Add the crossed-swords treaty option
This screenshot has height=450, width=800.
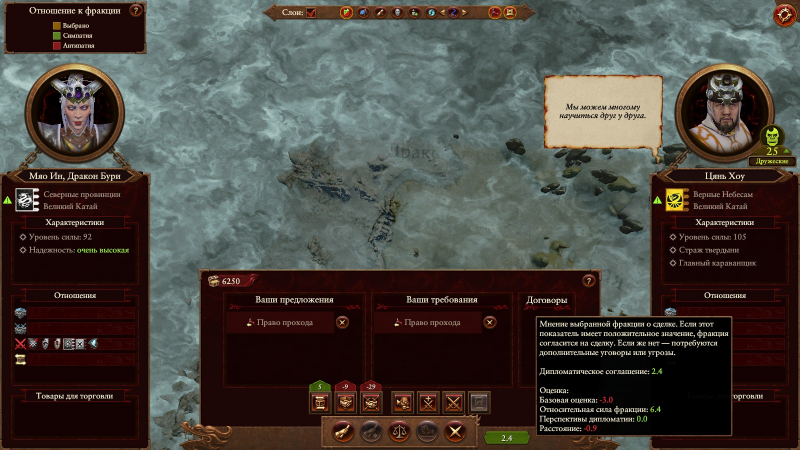[x=452, y=402]
